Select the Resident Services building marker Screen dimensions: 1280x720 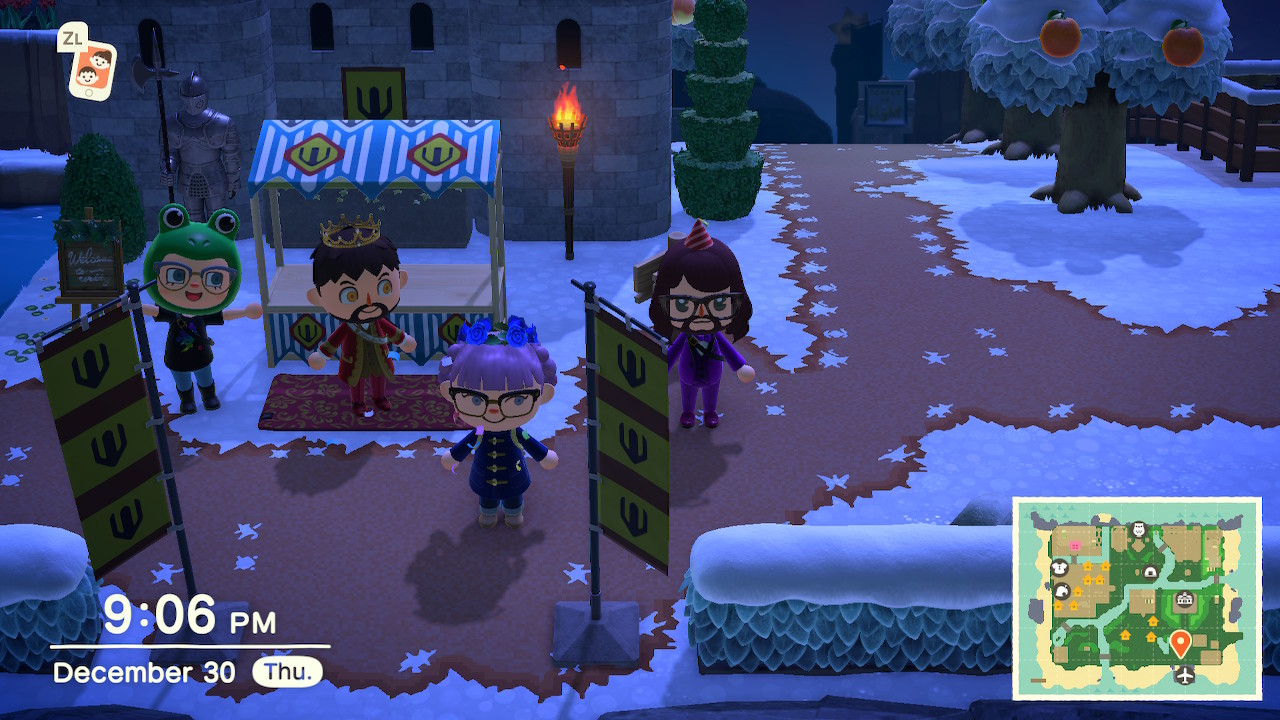pos(1186,600)
